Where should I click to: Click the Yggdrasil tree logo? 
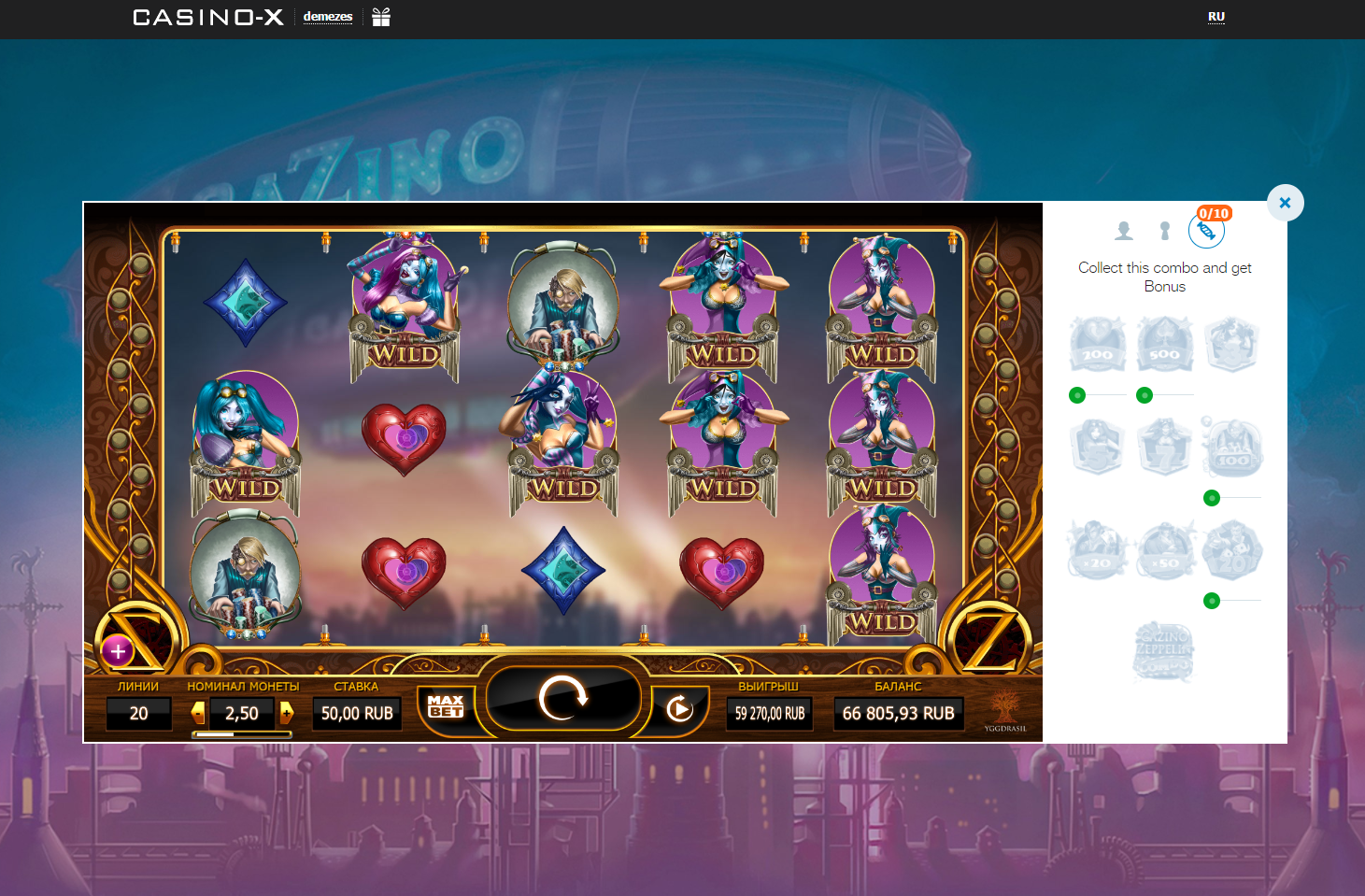(1004, 705)
